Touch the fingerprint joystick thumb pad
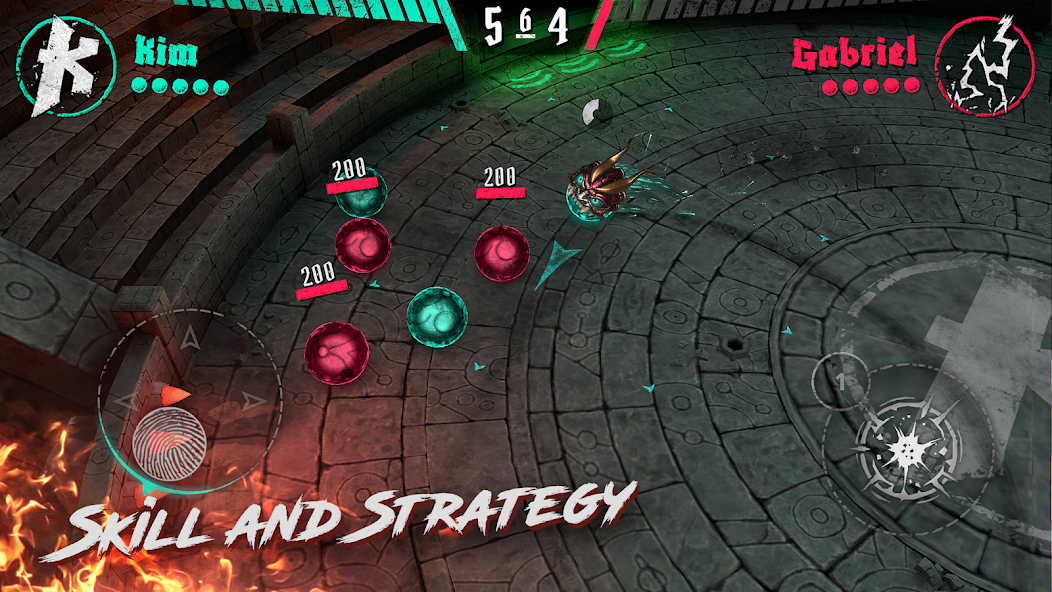Image resolution: width=1052 pixels, height=592 pixels. [169, 441]
